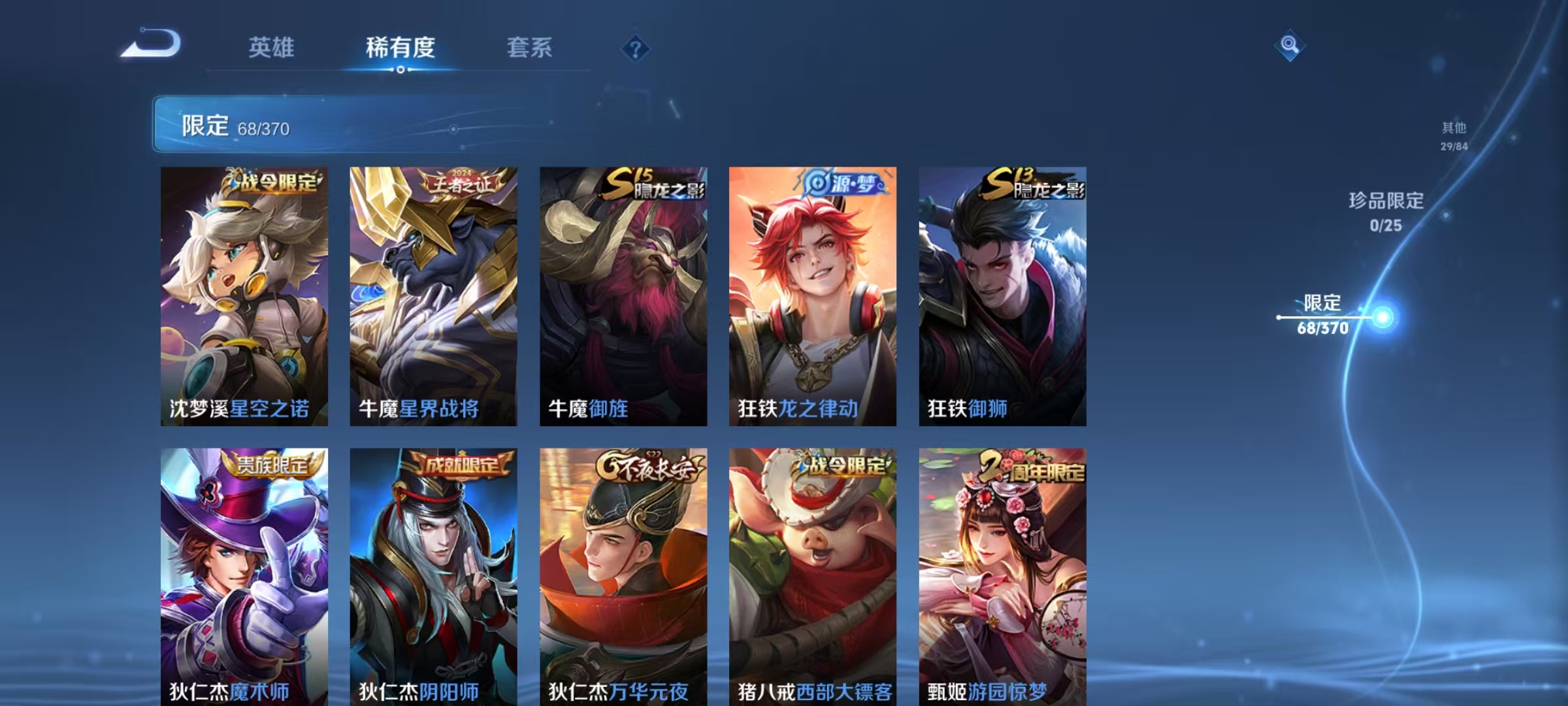This screenshot has width=1568, height=706.
Task: Click the tab indicator dot under 稀有度
Action: point(400,71)
